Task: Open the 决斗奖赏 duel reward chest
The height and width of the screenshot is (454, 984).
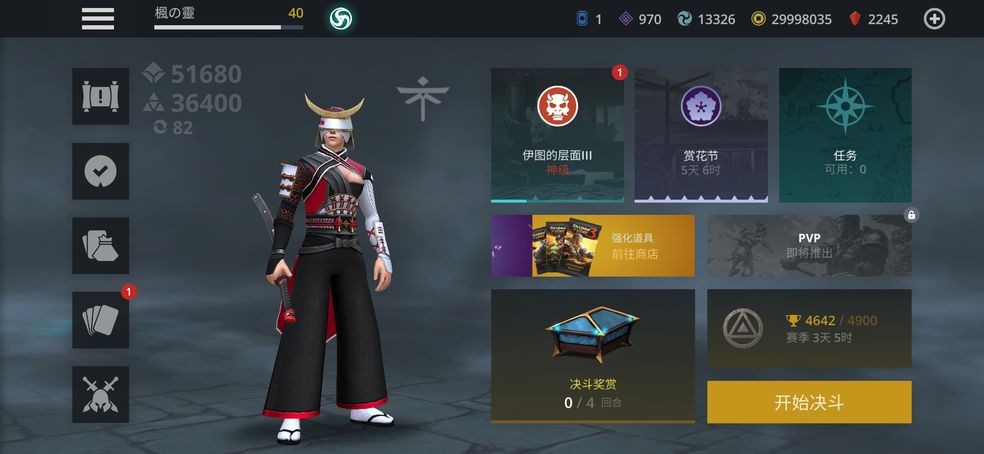Action: pyautogui.click(x=593, y=355)
